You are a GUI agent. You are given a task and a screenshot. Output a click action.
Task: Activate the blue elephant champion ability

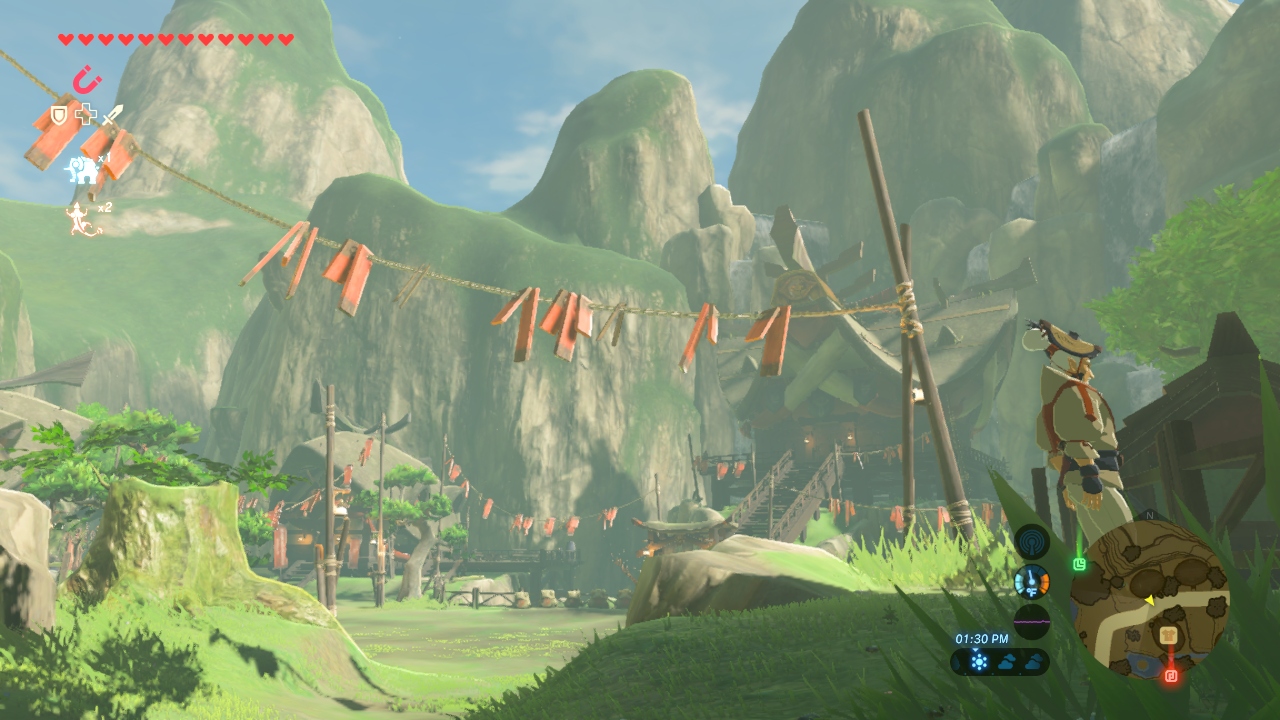point(81,170)
